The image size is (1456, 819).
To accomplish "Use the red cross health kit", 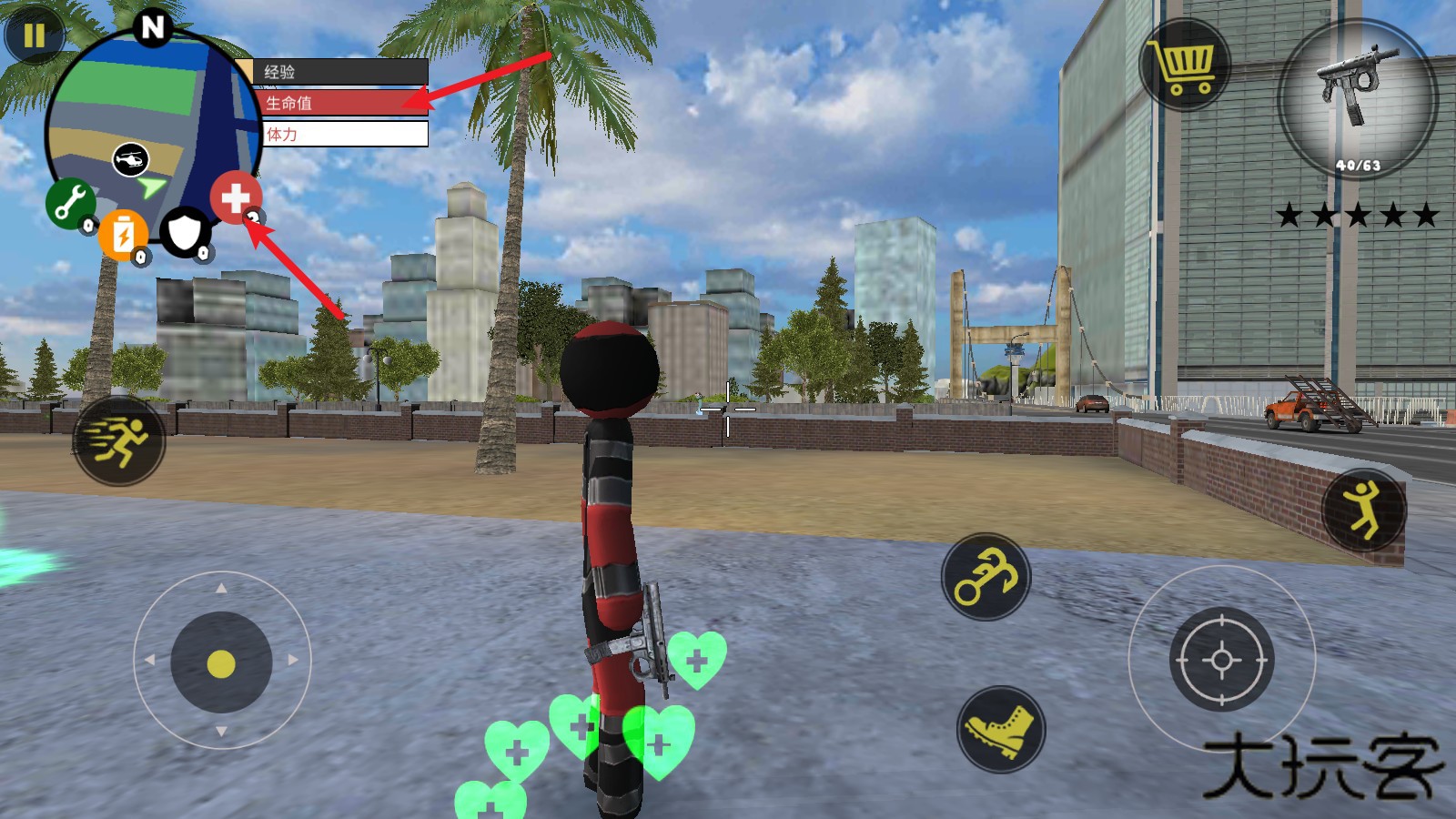I will (236, 197).
